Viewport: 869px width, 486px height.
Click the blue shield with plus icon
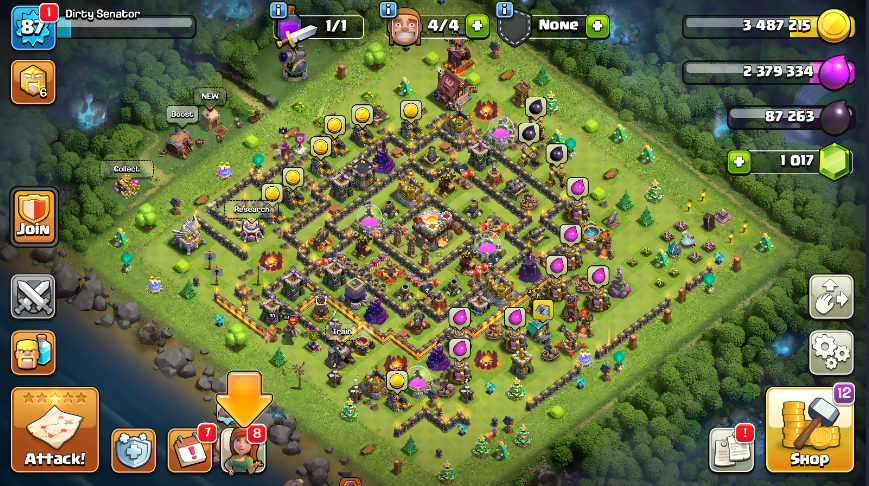pyautogui.click(x=133, y=450)
